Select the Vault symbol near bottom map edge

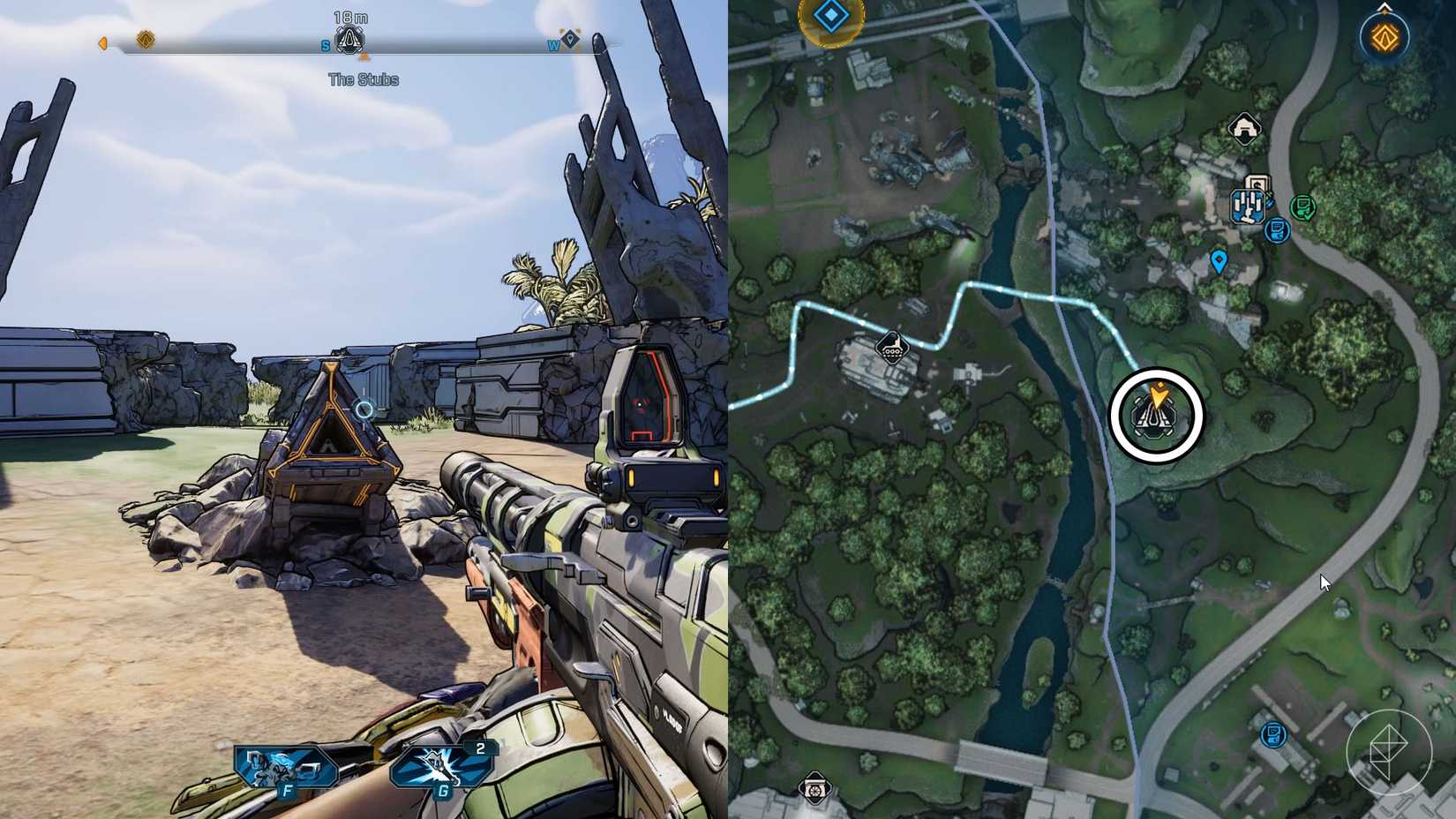(x=815, y=788)
